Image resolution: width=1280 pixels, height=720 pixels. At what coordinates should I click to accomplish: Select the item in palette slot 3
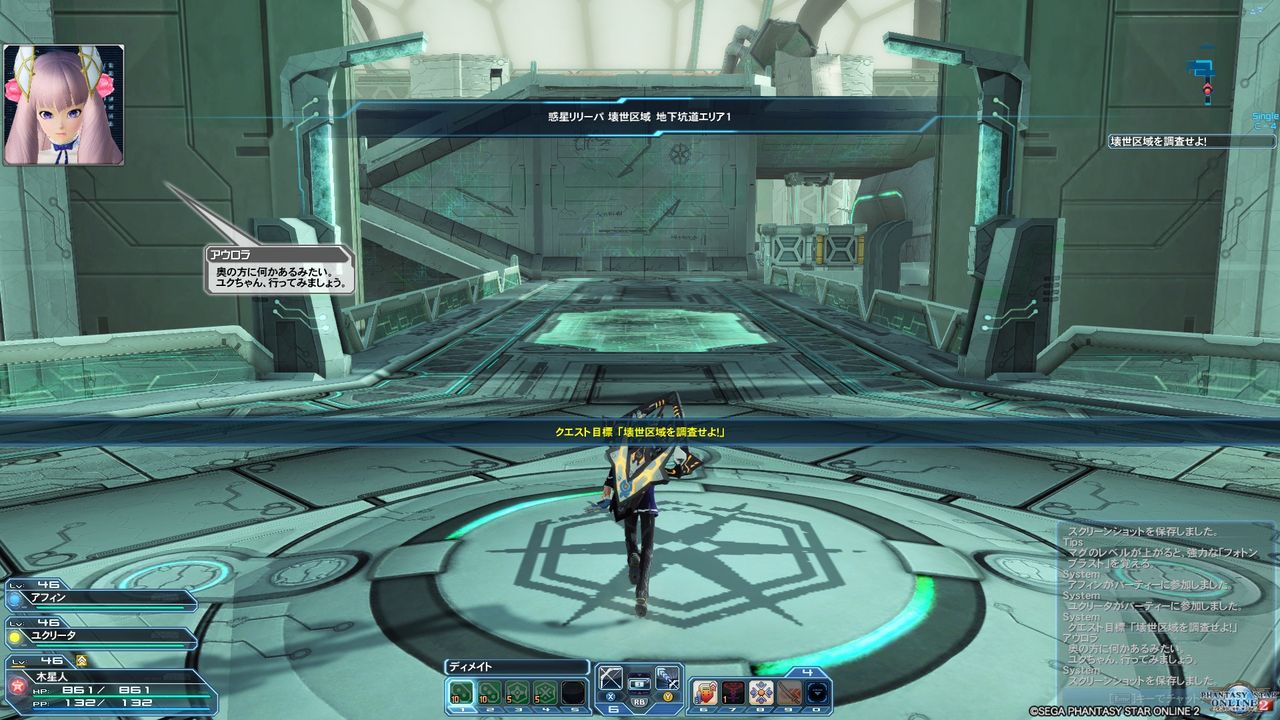[515, 692]
